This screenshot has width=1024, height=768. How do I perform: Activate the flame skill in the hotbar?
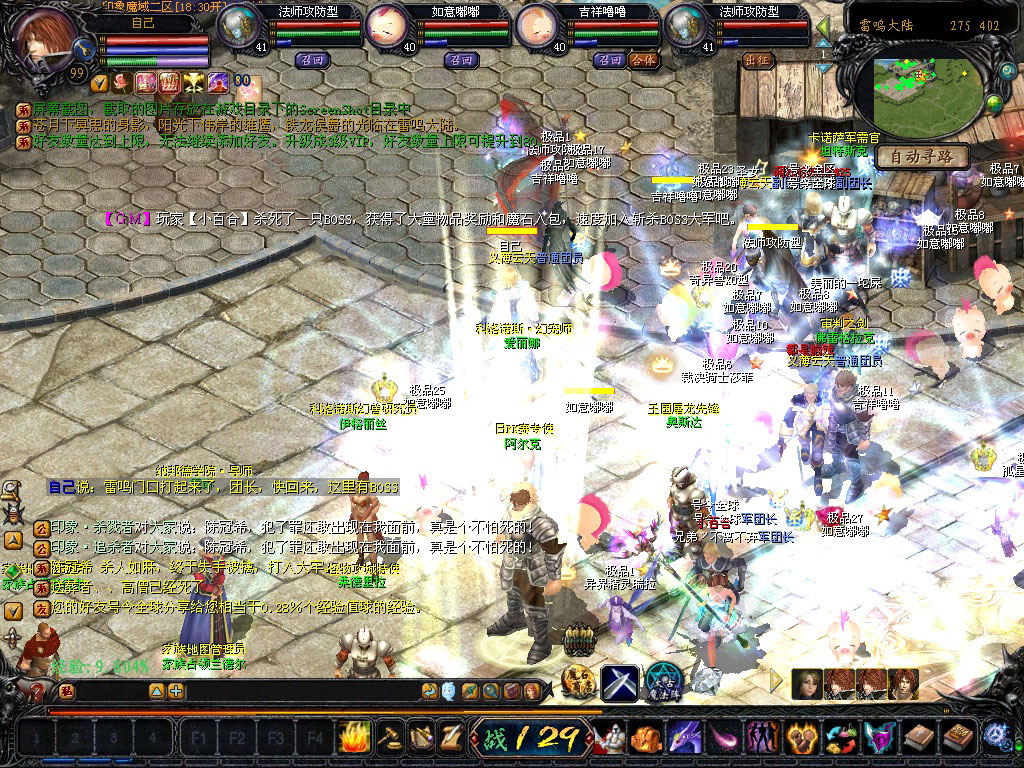tap(354, 737)
